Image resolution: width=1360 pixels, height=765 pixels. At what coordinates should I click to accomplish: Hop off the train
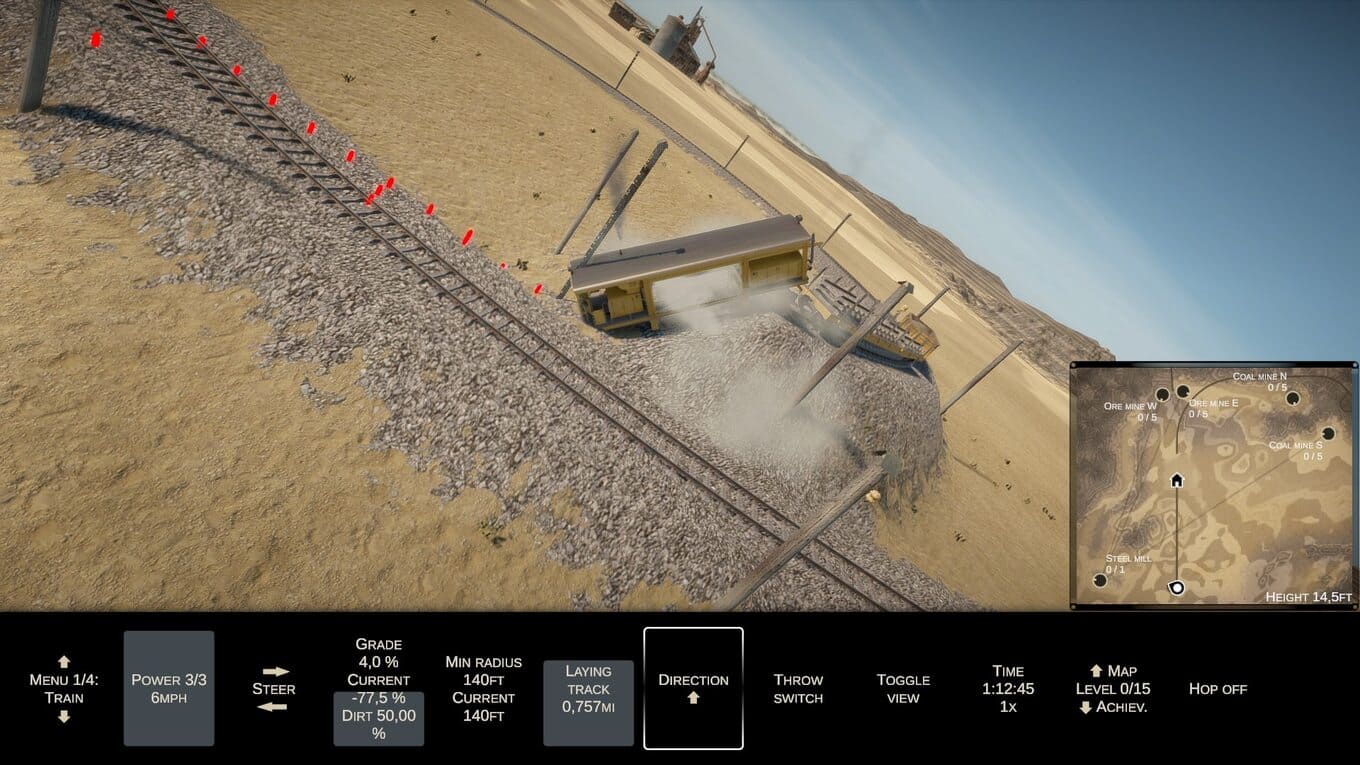click(1217, 688)
